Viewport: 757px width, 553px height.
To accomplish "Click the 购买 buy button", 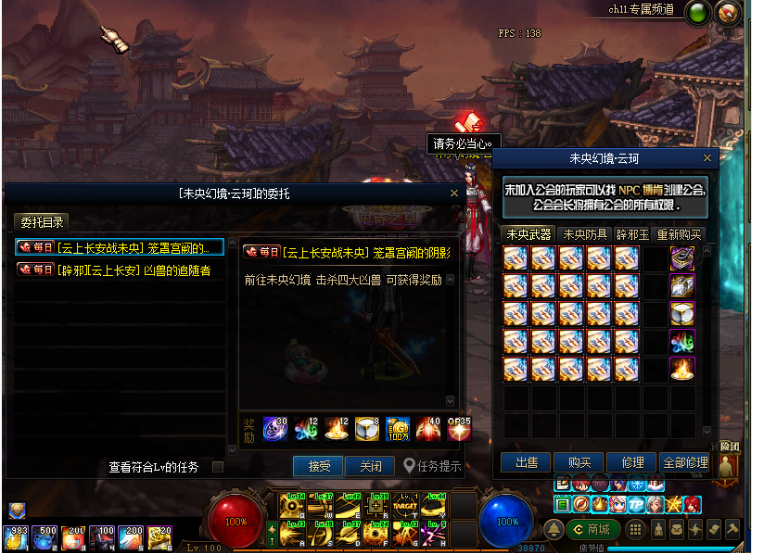I will click(578, 463).
